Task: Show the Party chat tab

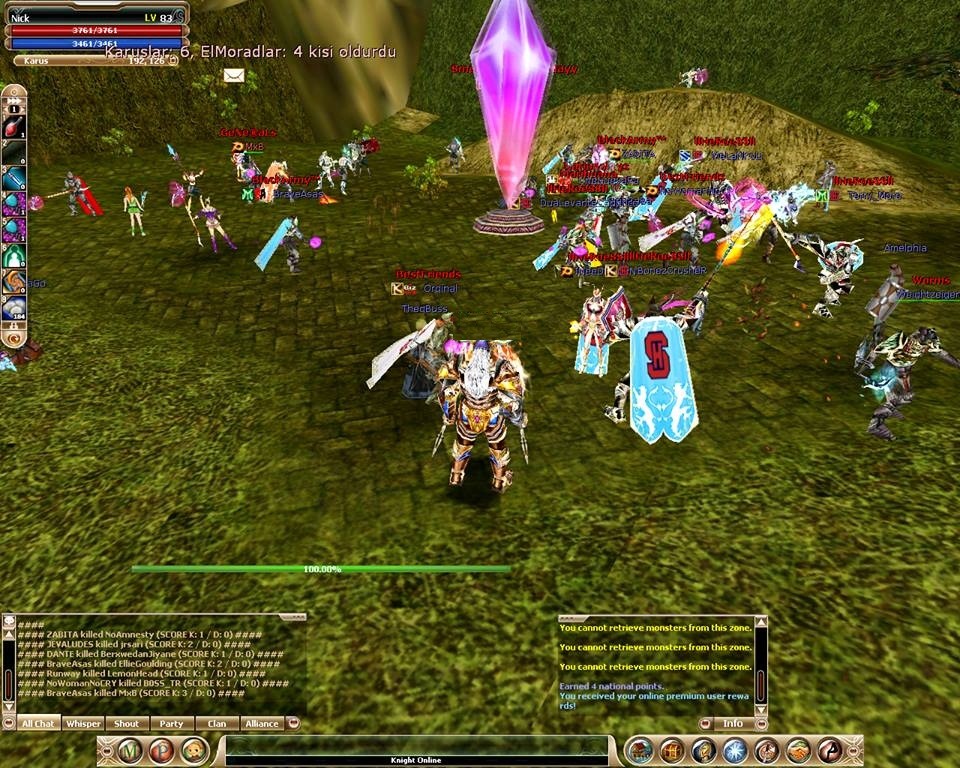Action: 171,723
